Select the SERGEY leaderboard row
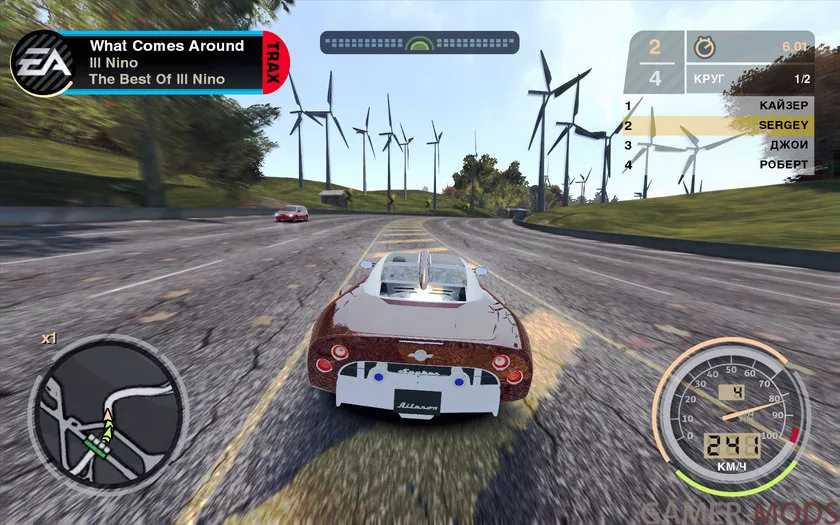The height and width of the screenshot is (525, 840). coord(718,126)
